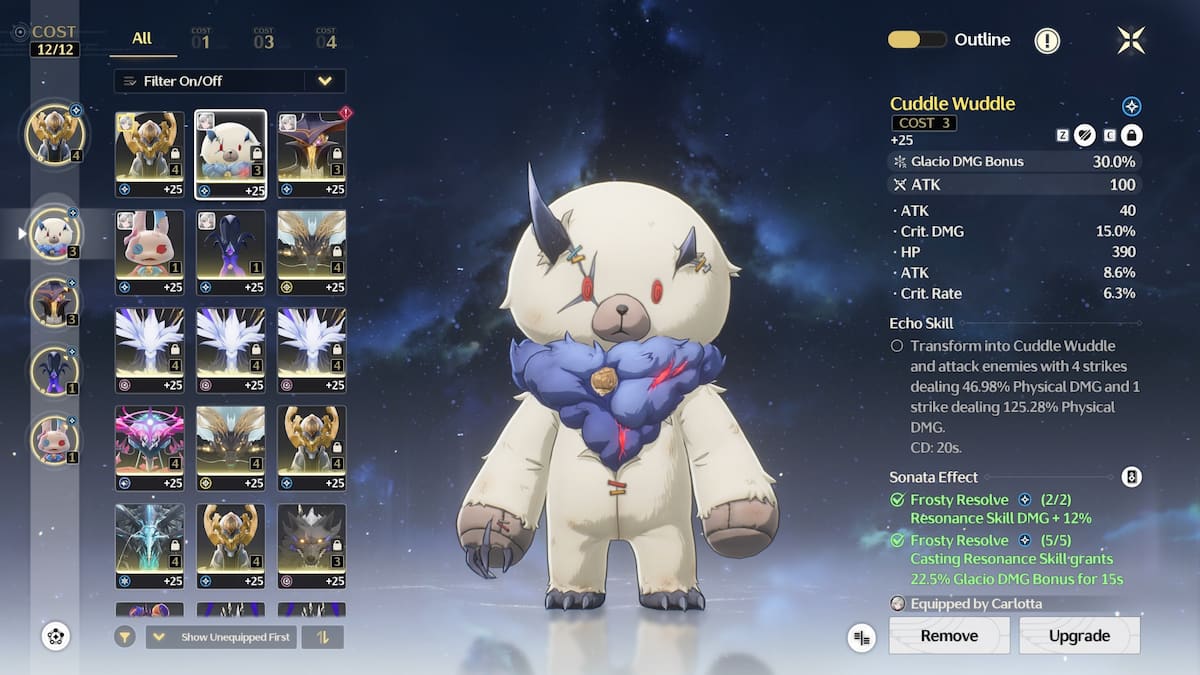Reverse the sort order with arrows button
The height and width of the screenshot is (675, 1200).
coord(323,637)
